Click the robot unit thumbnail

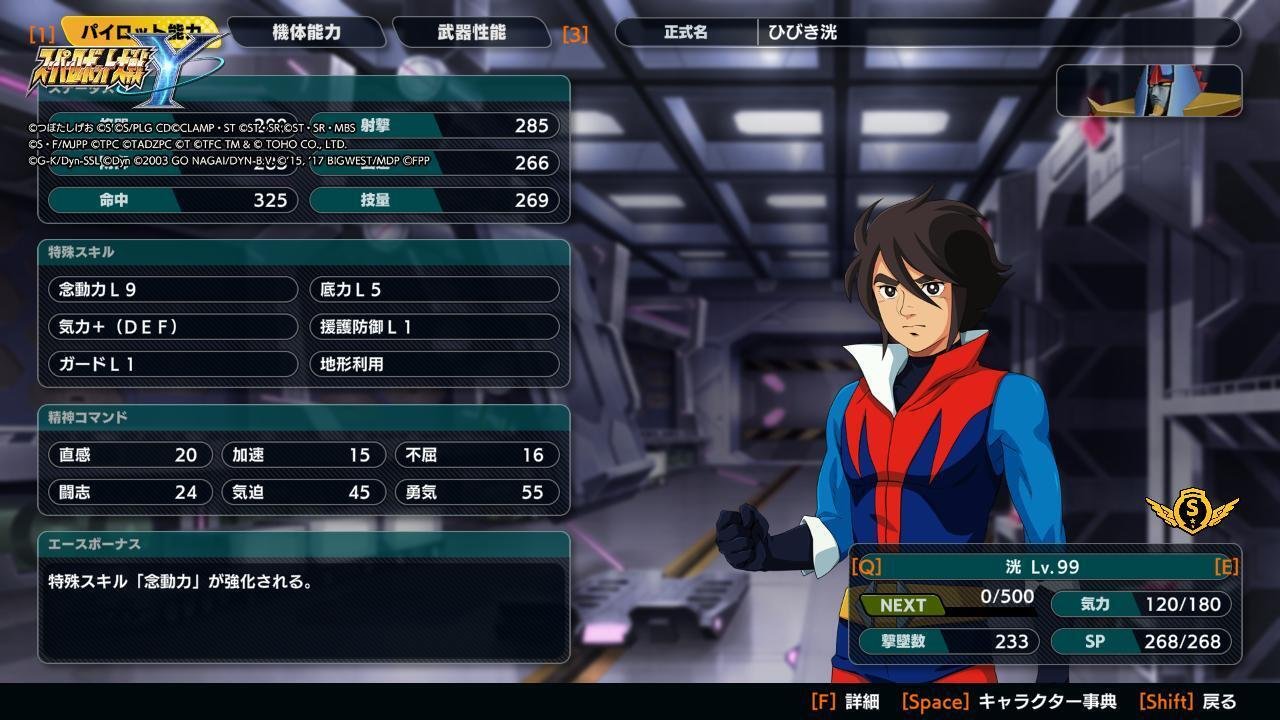(x=1149, y=91)
